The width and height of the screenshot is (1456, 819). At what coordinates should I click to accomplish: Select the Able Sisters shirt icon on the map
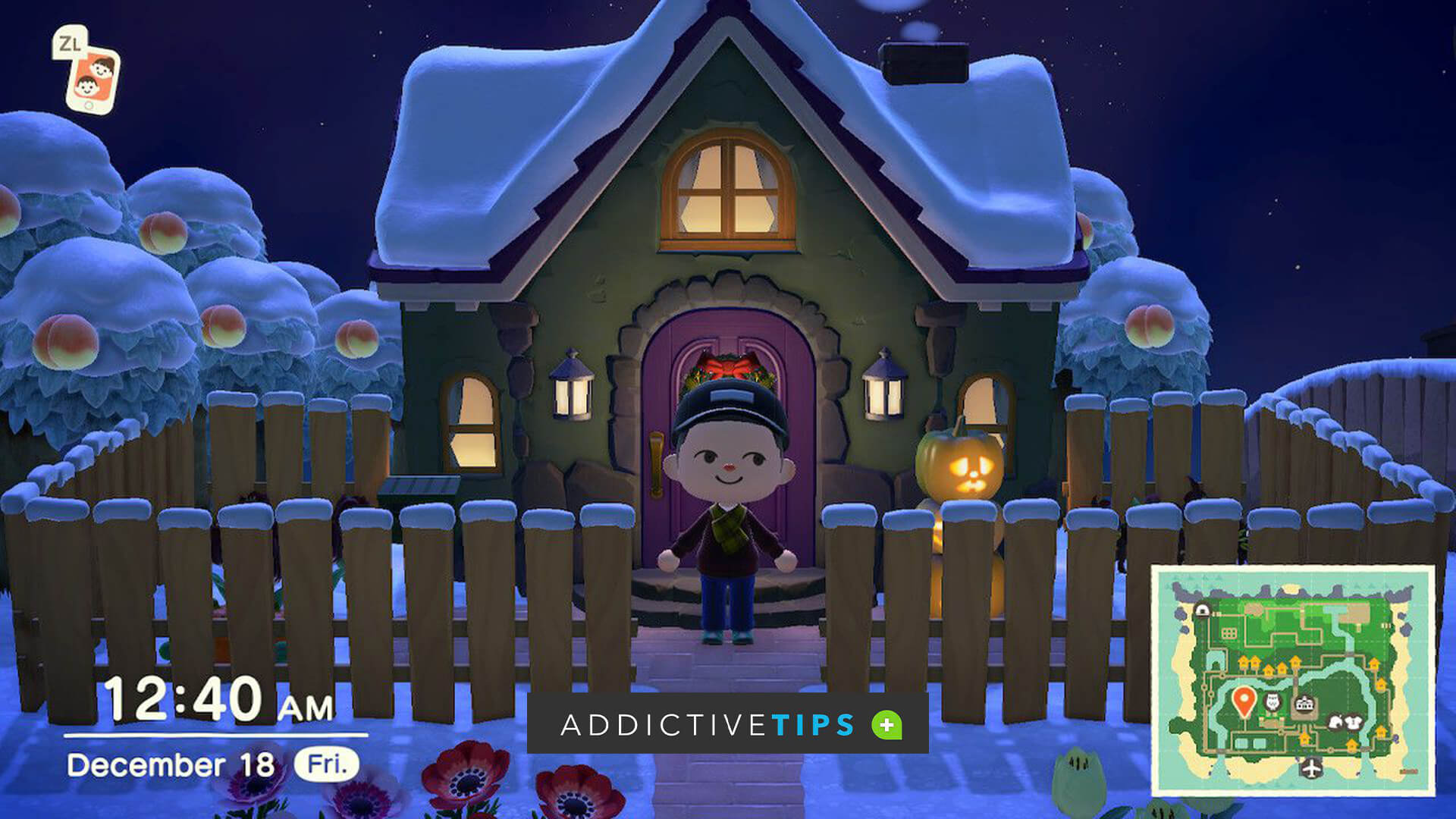[x=1354, y=720]
